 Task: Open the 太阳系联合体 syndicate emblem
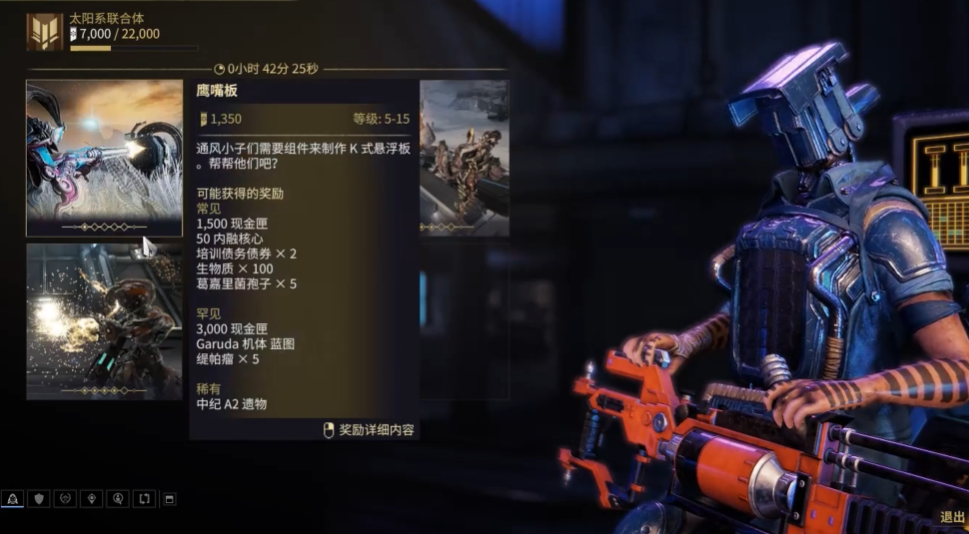coord(44,32)
